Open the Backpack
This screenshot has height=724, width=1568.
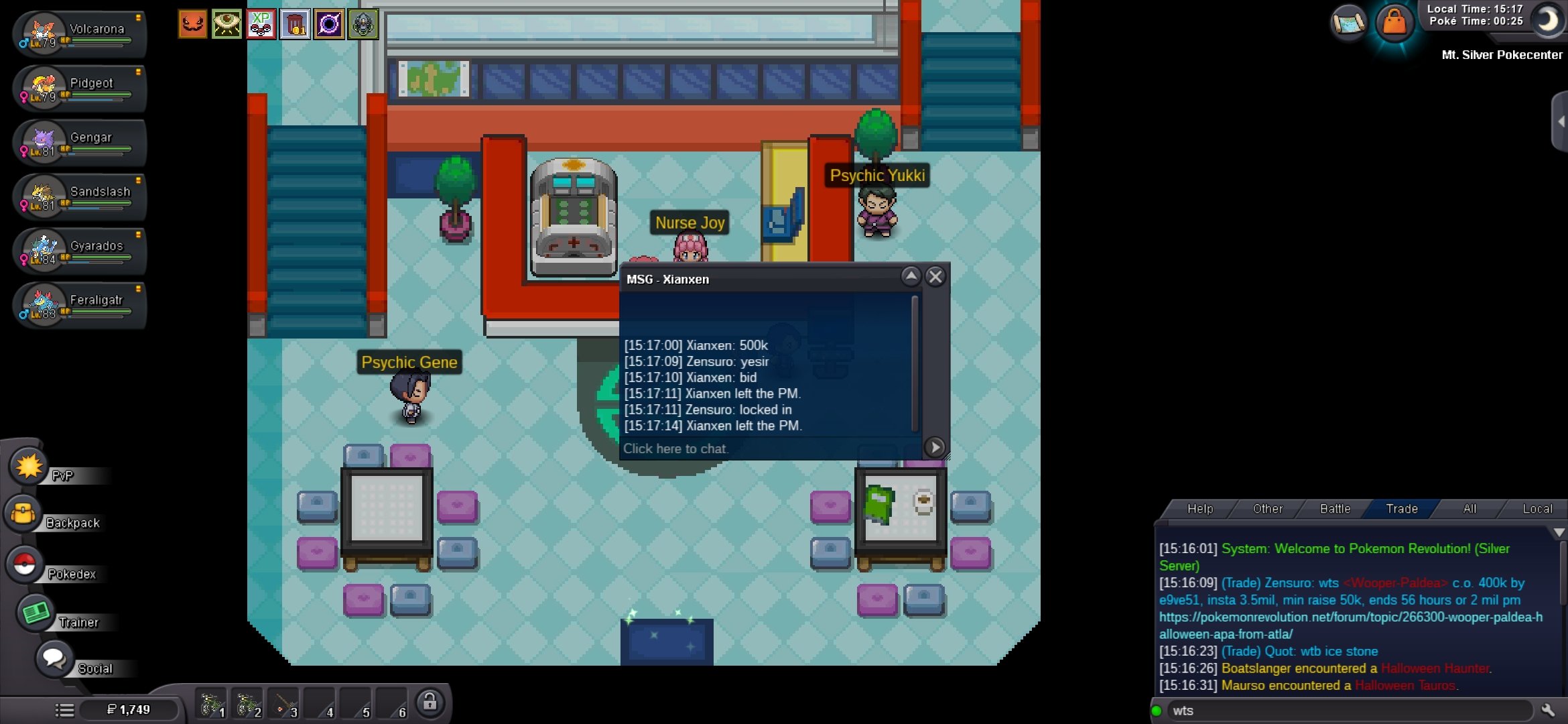coord(24,515)
